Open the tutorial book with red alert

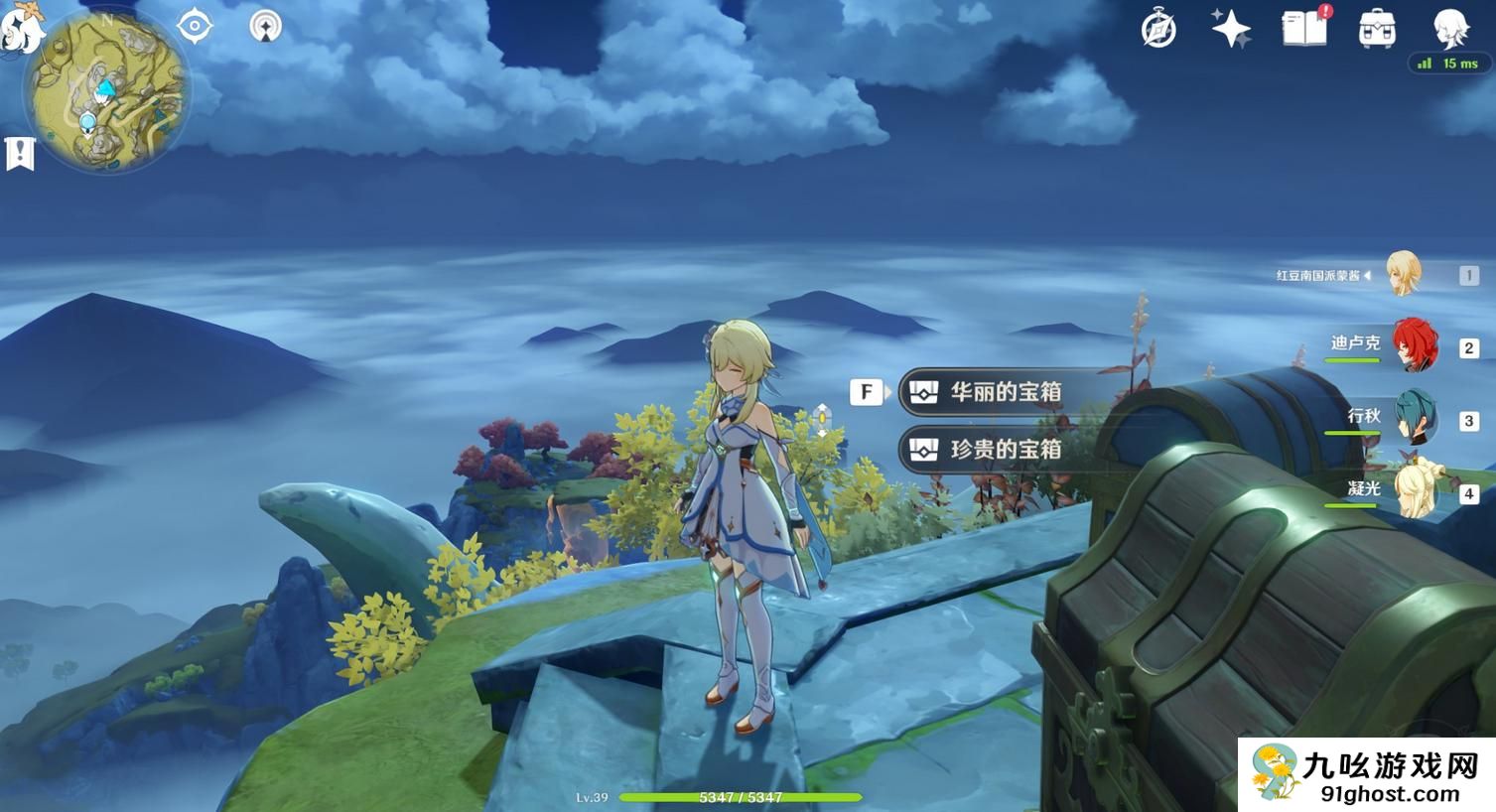point(1304,28)
